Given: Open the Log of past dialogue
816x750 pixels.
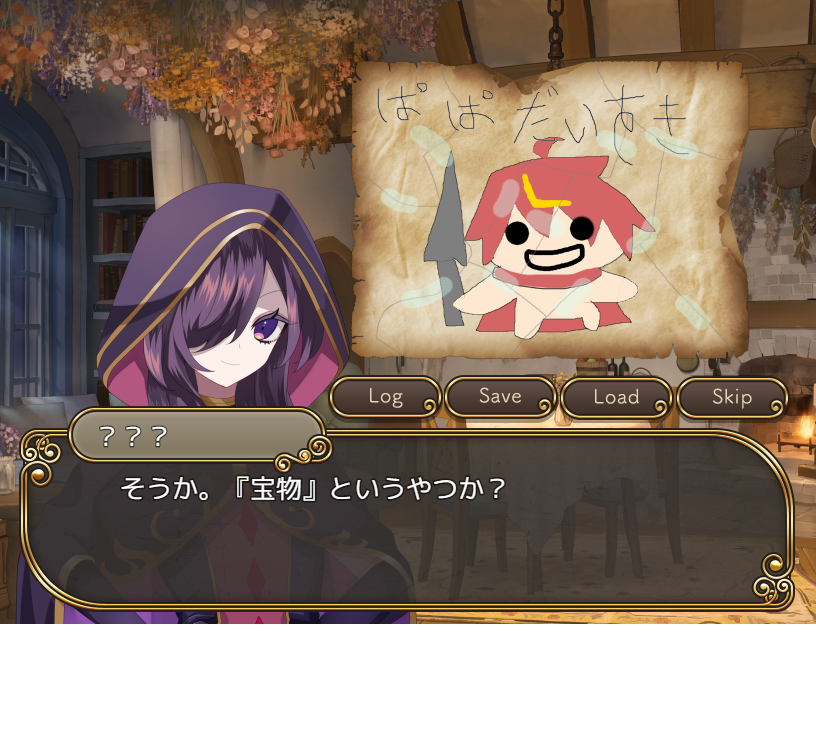Looking at the screenshot, I should pos(385,397).
